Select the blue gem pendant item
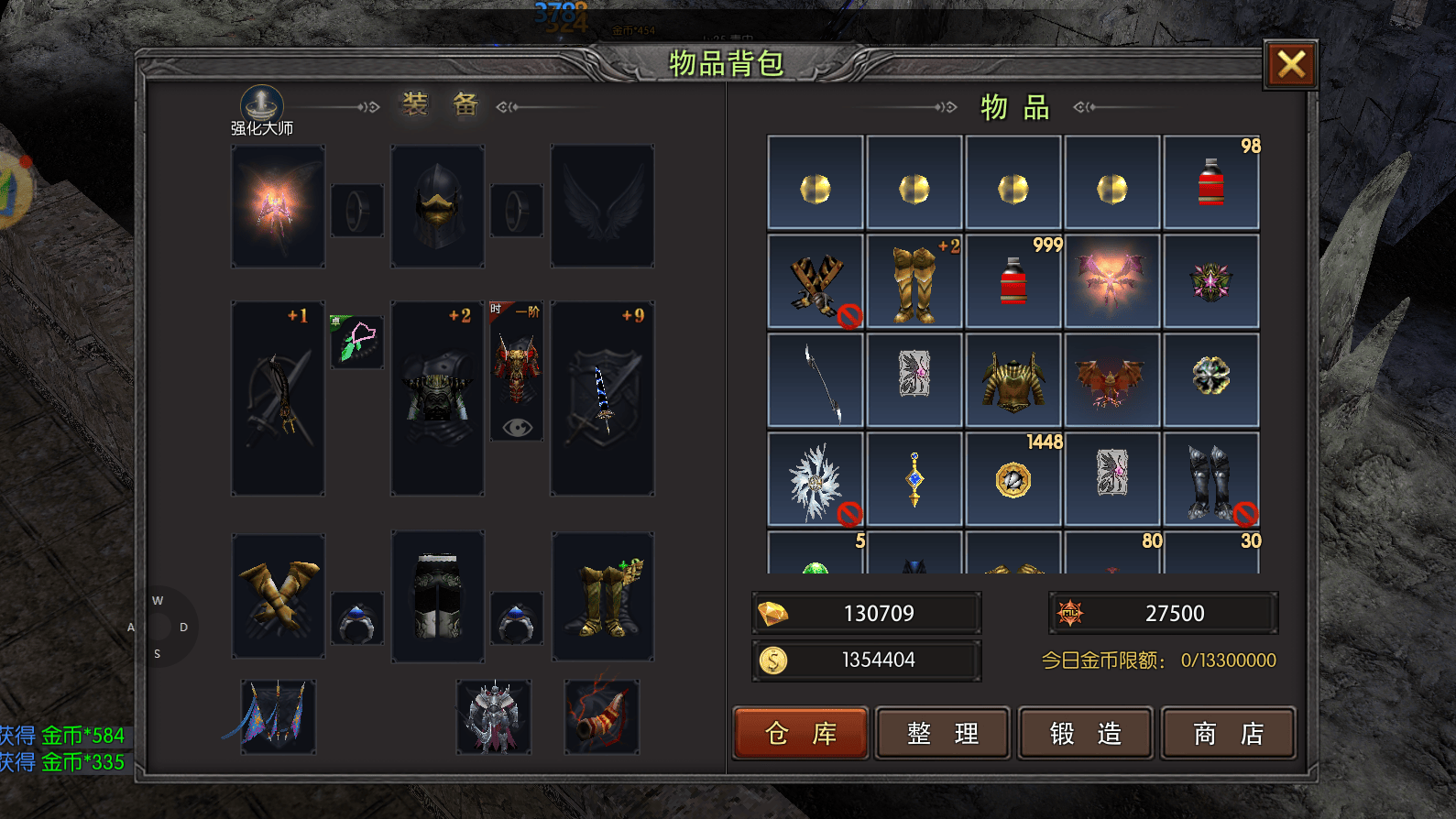1456x819 pixels. (x=914, y=479)
